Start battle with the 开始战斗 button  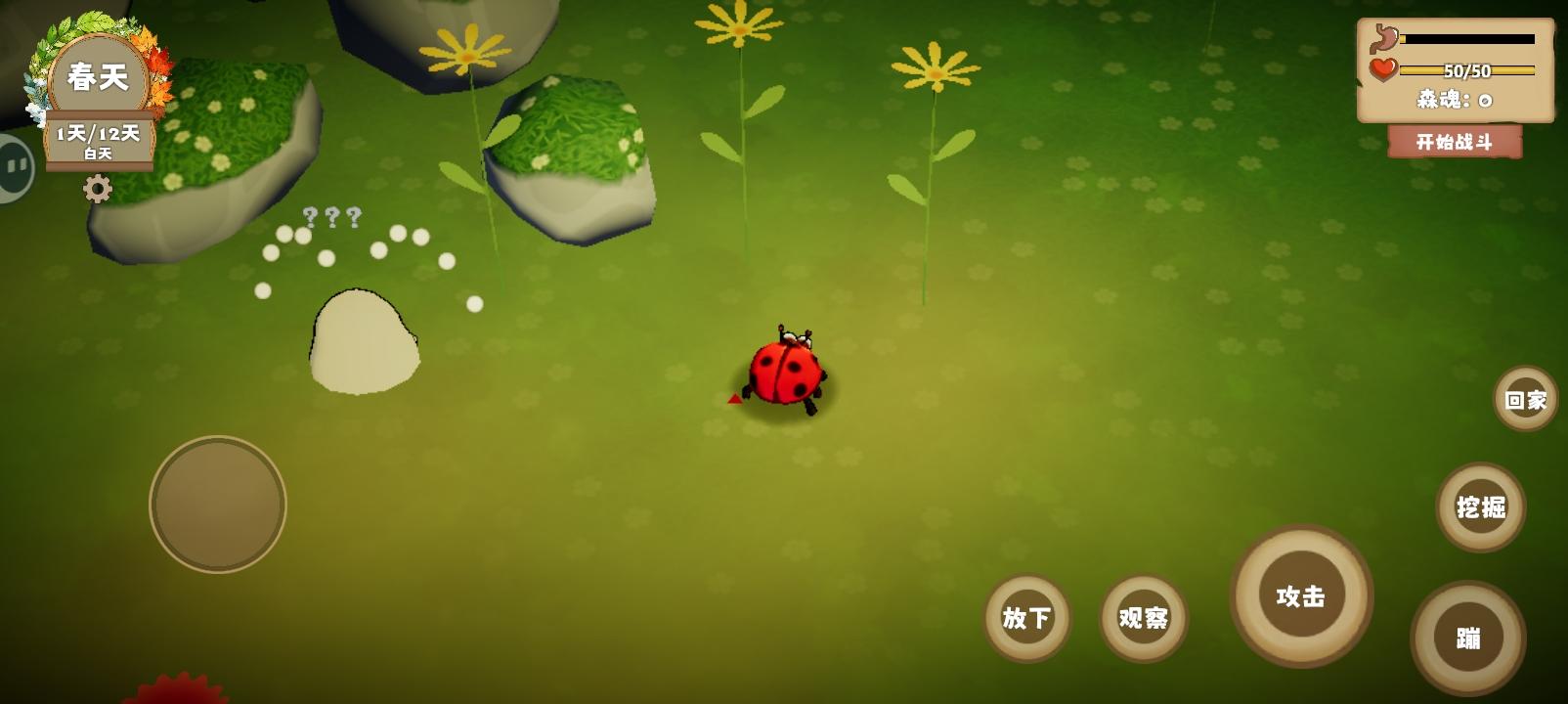click(1455, 144)
